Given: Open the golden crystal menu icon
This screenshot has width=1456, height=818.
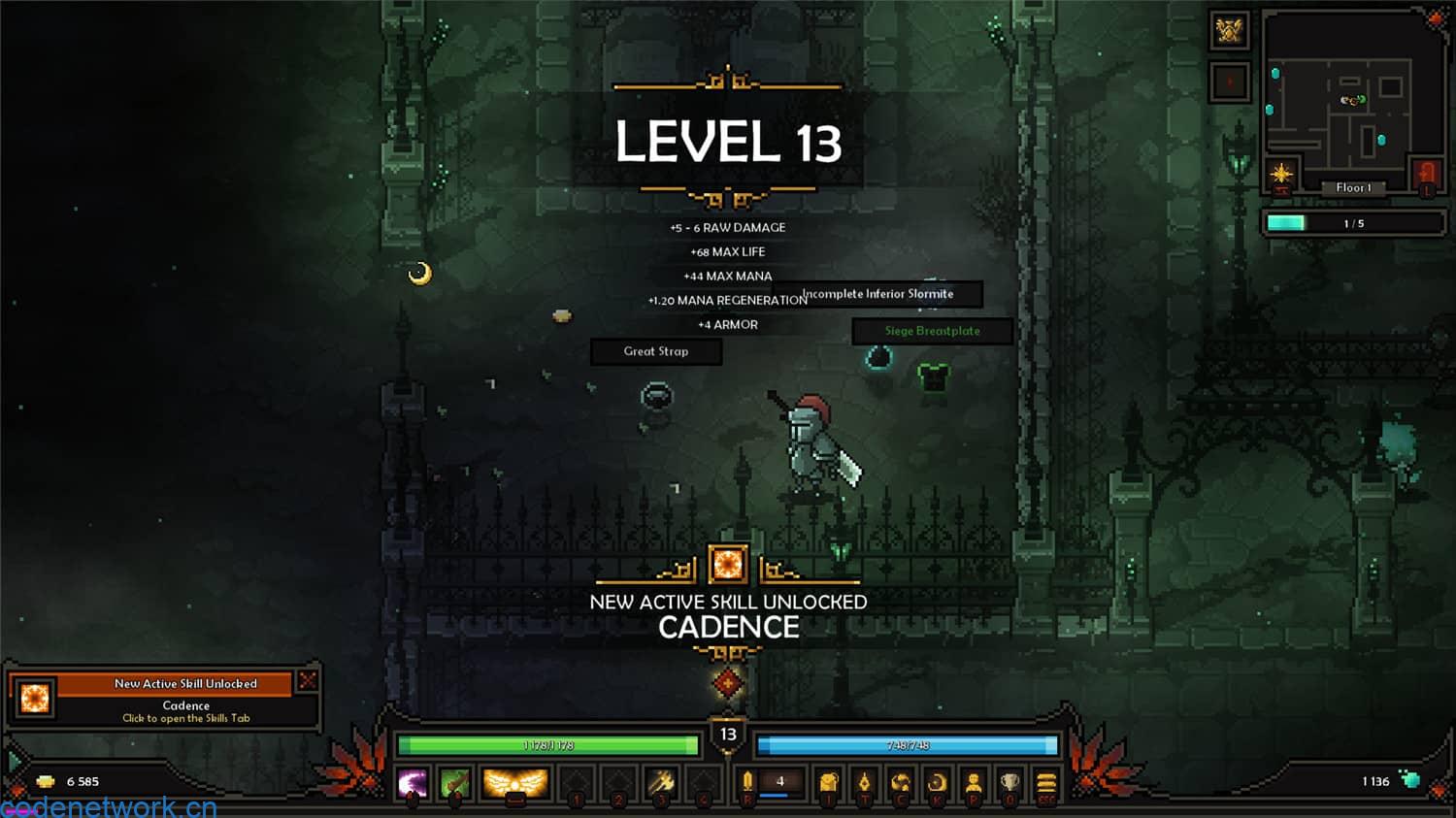Looking at the screenshot, I should [864, 782].
